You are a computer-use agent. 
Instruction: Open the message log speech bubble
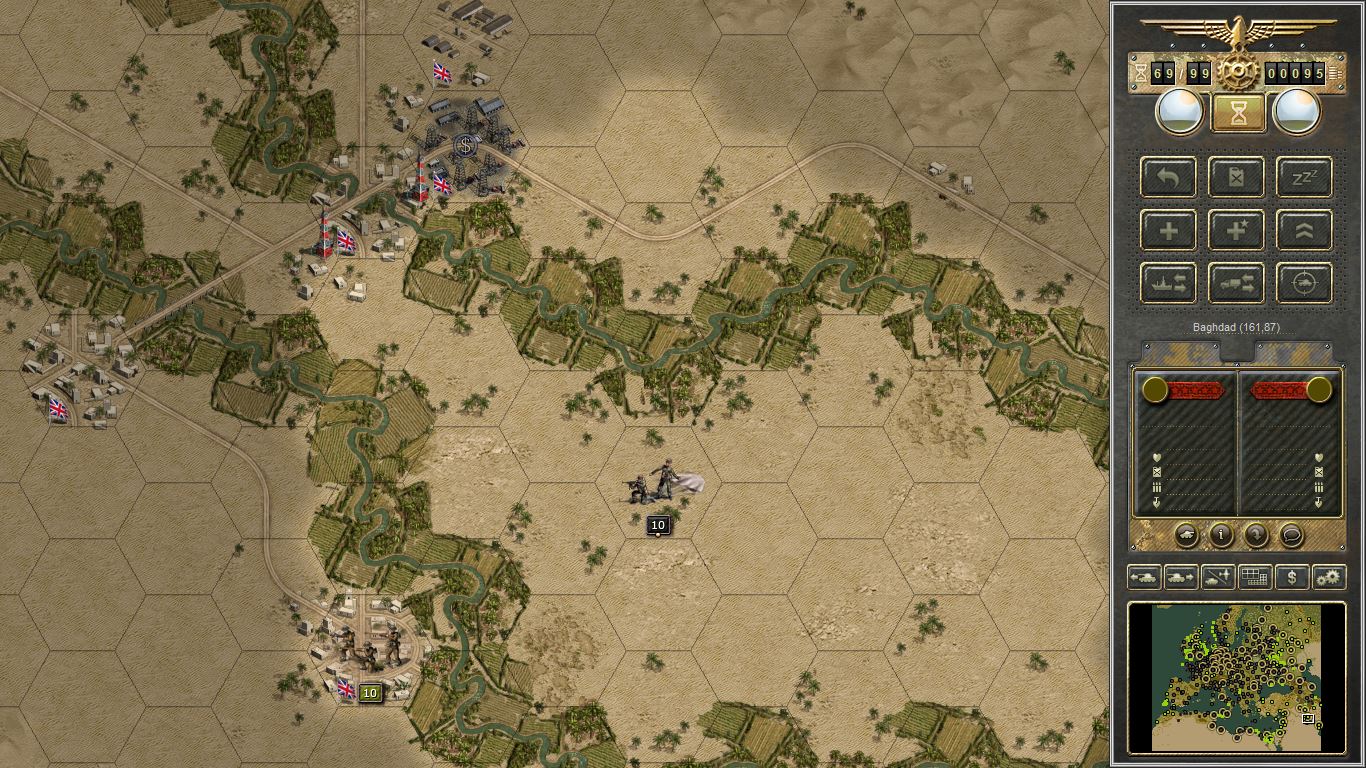click(1290, 536)
